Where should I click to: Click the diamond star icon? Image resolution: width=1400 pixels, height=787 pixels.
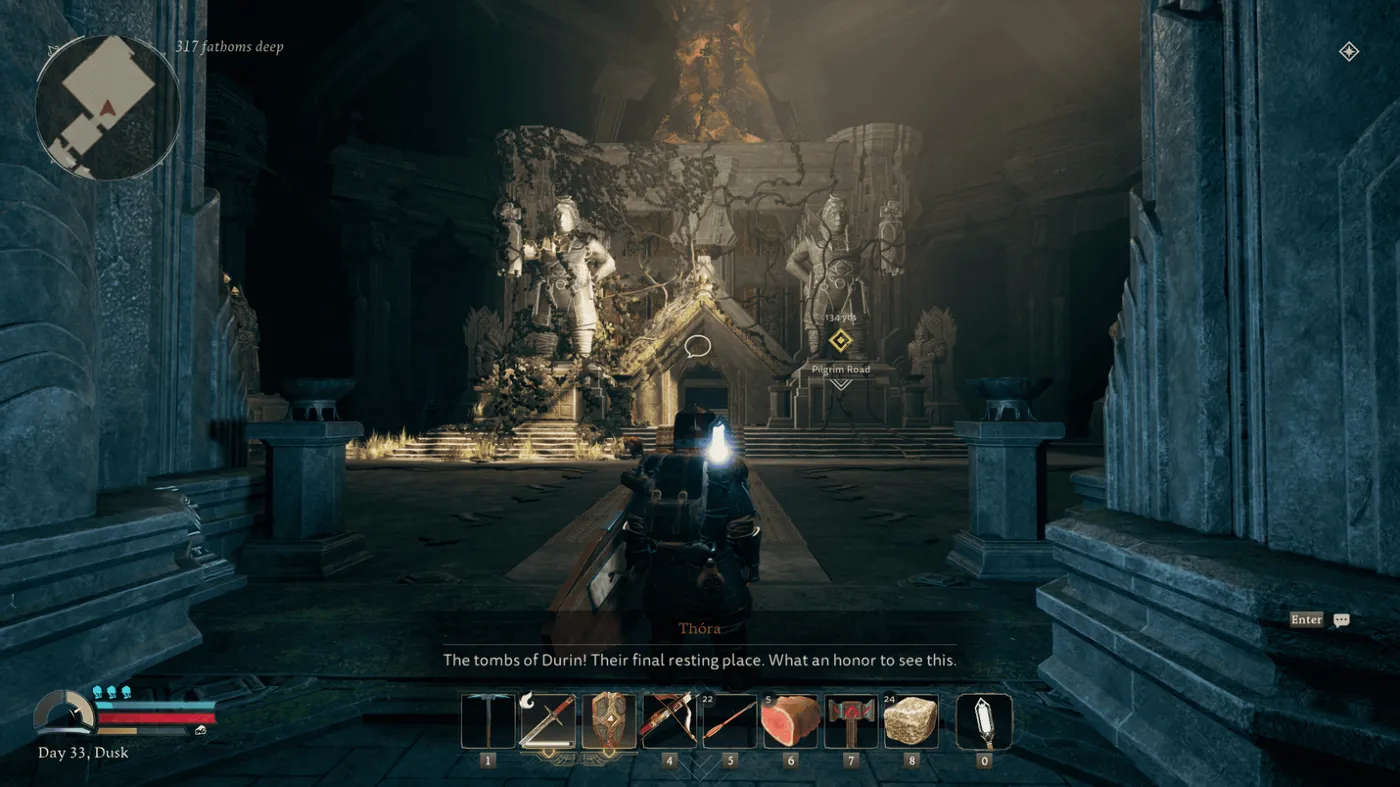pos(1349,52)
